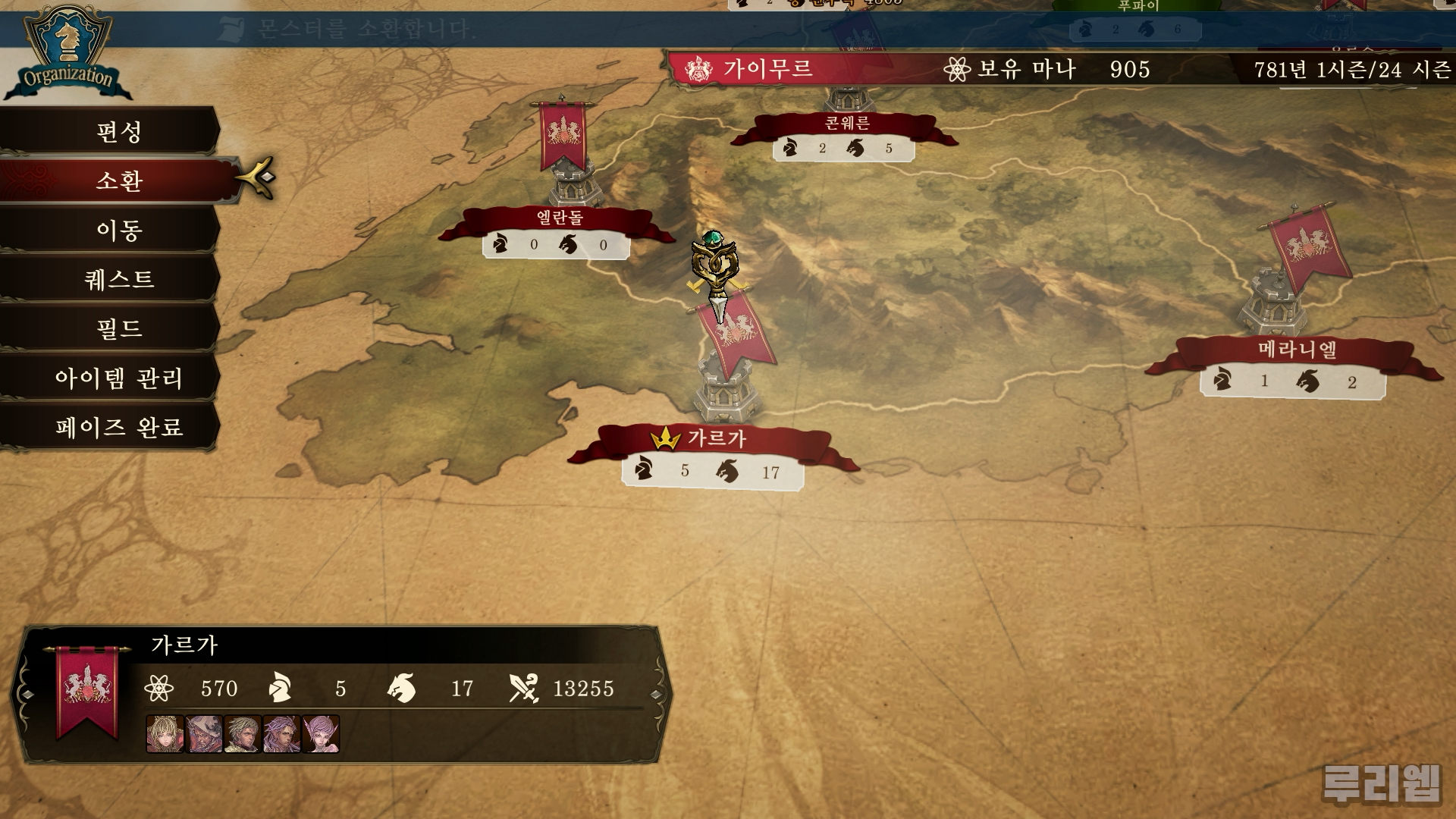This screenshot has width=1456, height=819.
Task: End the turn with 페이즈 완료
Action: 119,427
